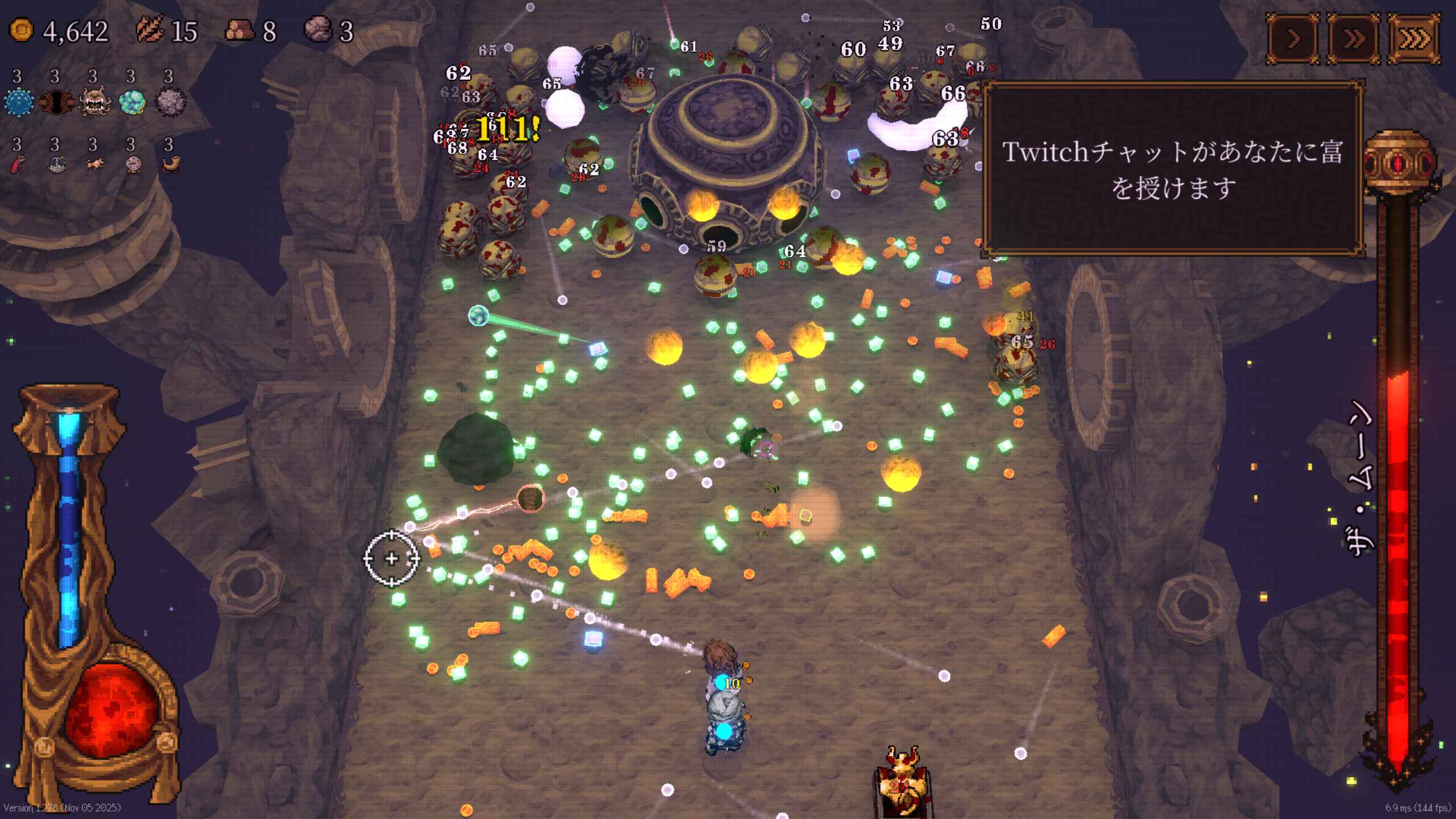Screen dimensions: 1456x819
Task: Choose the pink clock passive icon
Action: [132, 165]
